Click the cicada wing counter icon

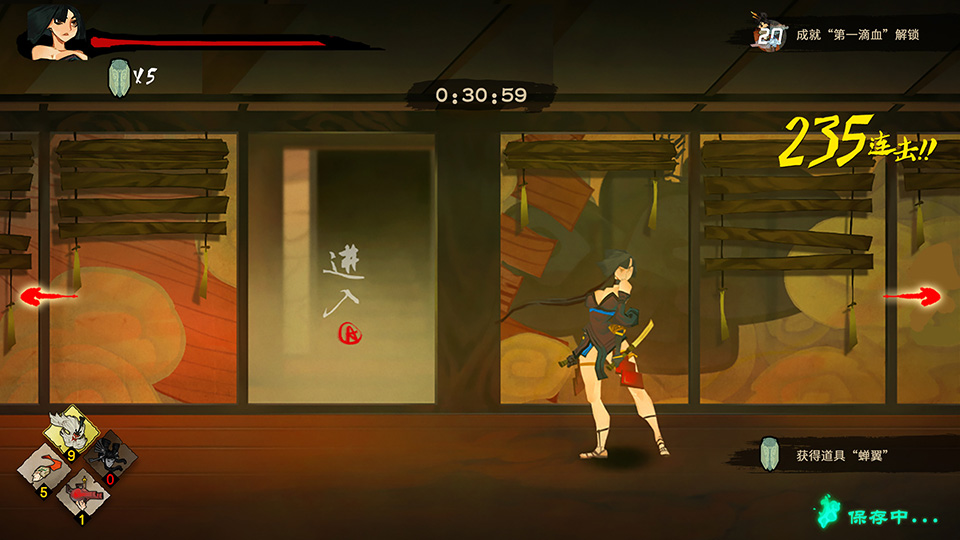point(118,76)
